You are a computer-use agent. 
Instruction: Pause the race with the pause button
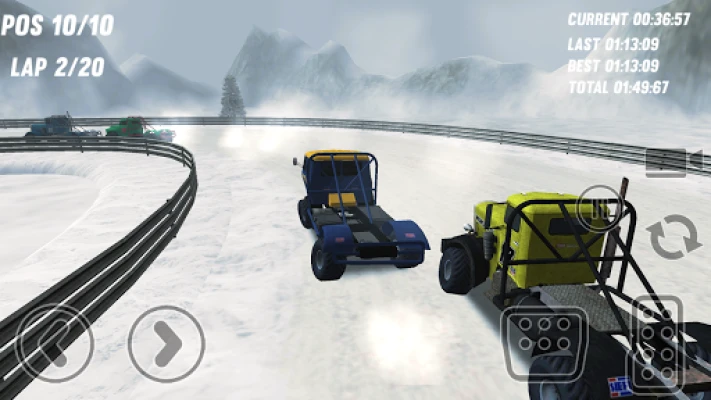[600, 208]
